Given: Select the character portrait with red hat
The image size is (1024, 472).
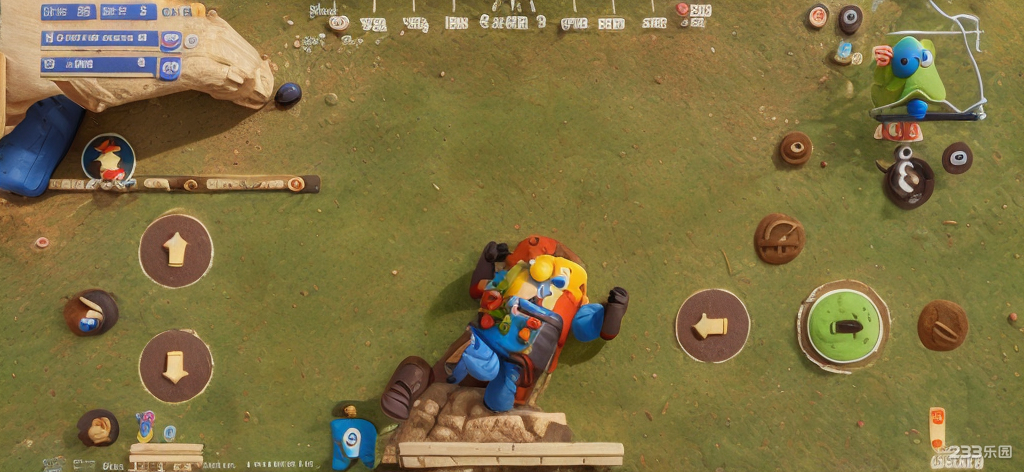Looking at the screenshot, I should 108,160.
